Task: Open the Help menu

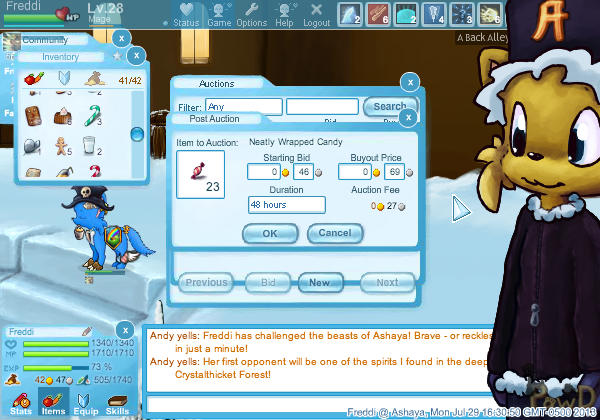Action: tap(285, 15)
